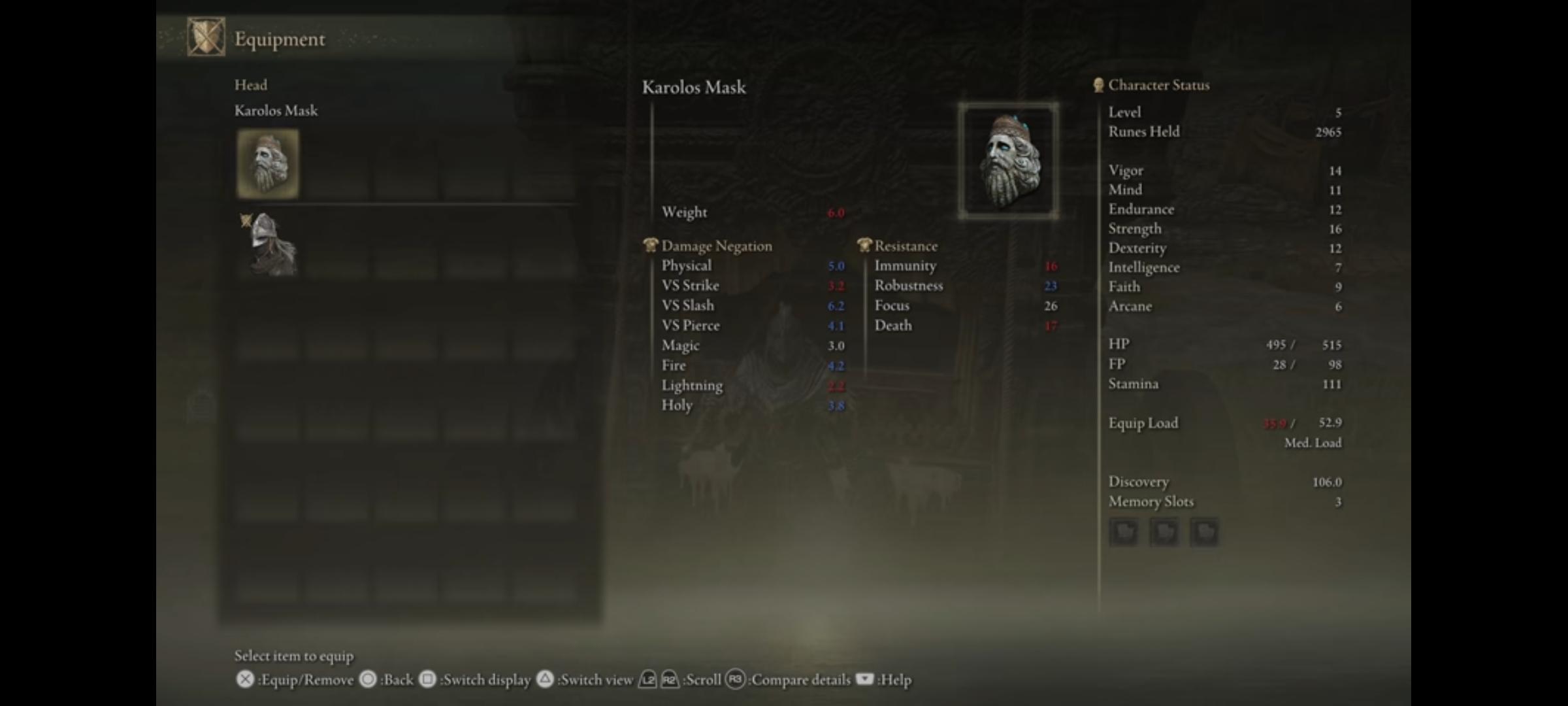The image size is (1568, 706).
Task: Select the equipped Karolos Mask thumbnail
Action: (268, 162)
